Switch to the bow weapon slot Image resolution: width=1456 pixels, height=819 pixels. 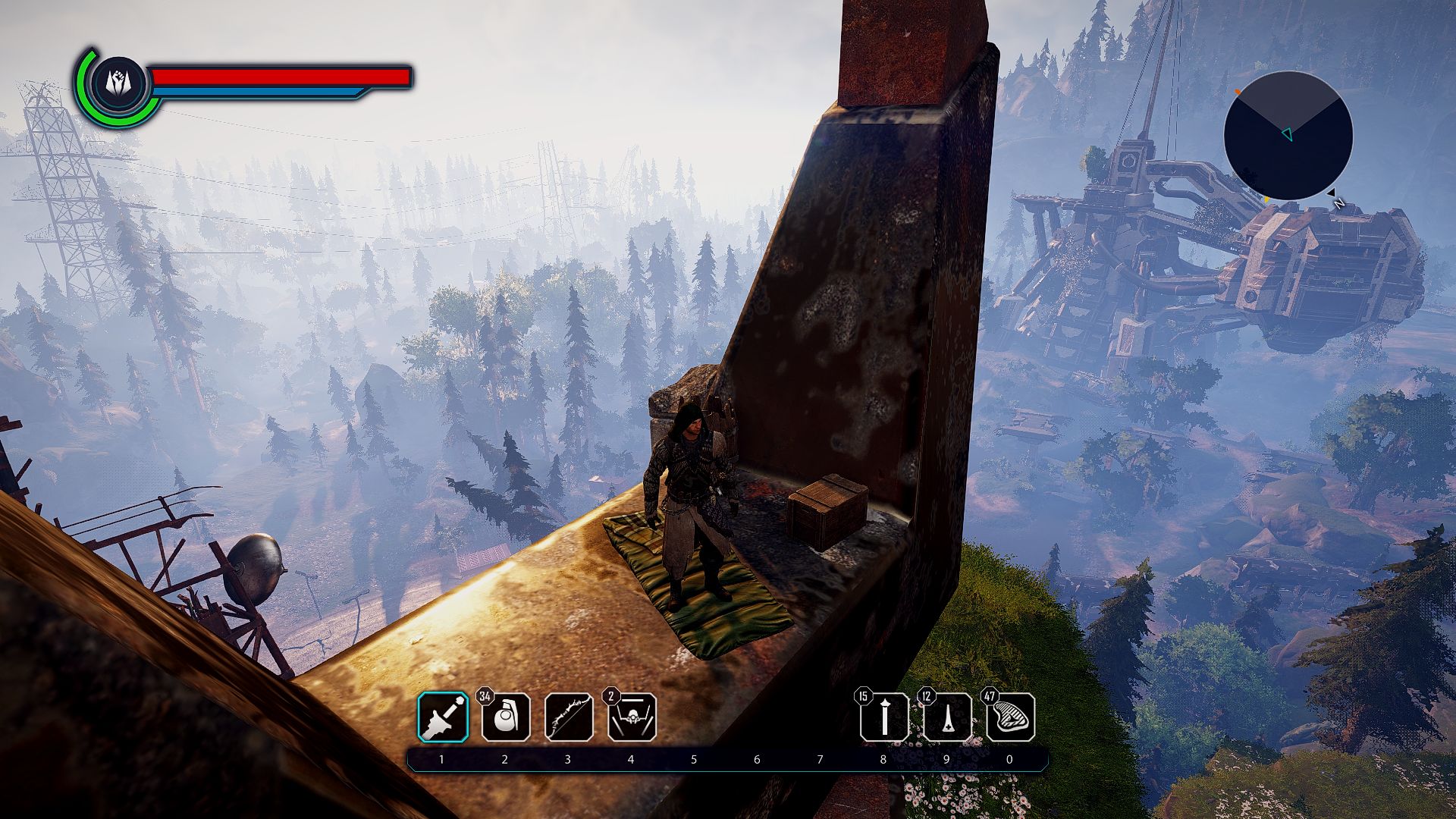569,717
